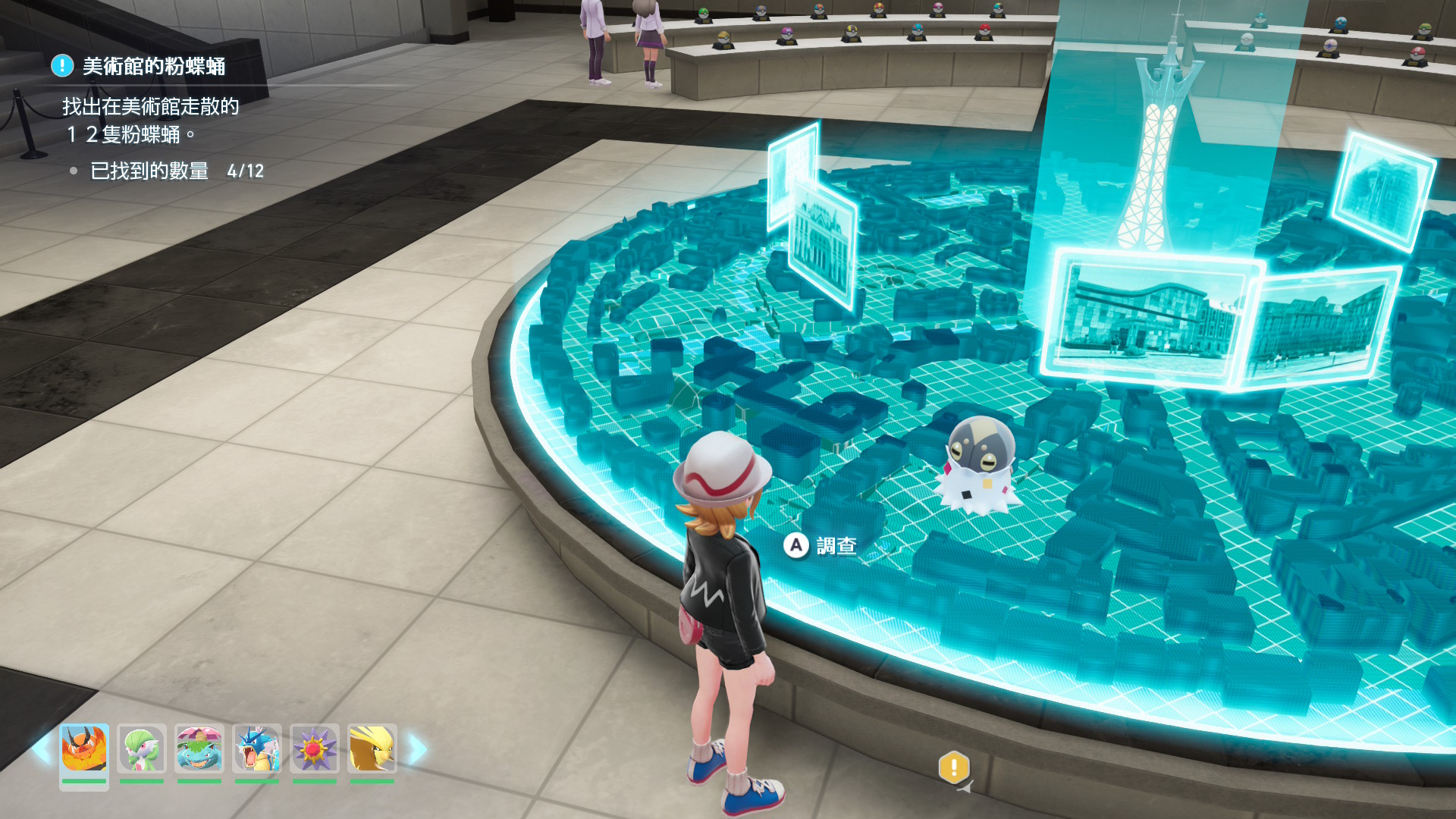Select Starmie from the party bar

(x=315, y=749)
